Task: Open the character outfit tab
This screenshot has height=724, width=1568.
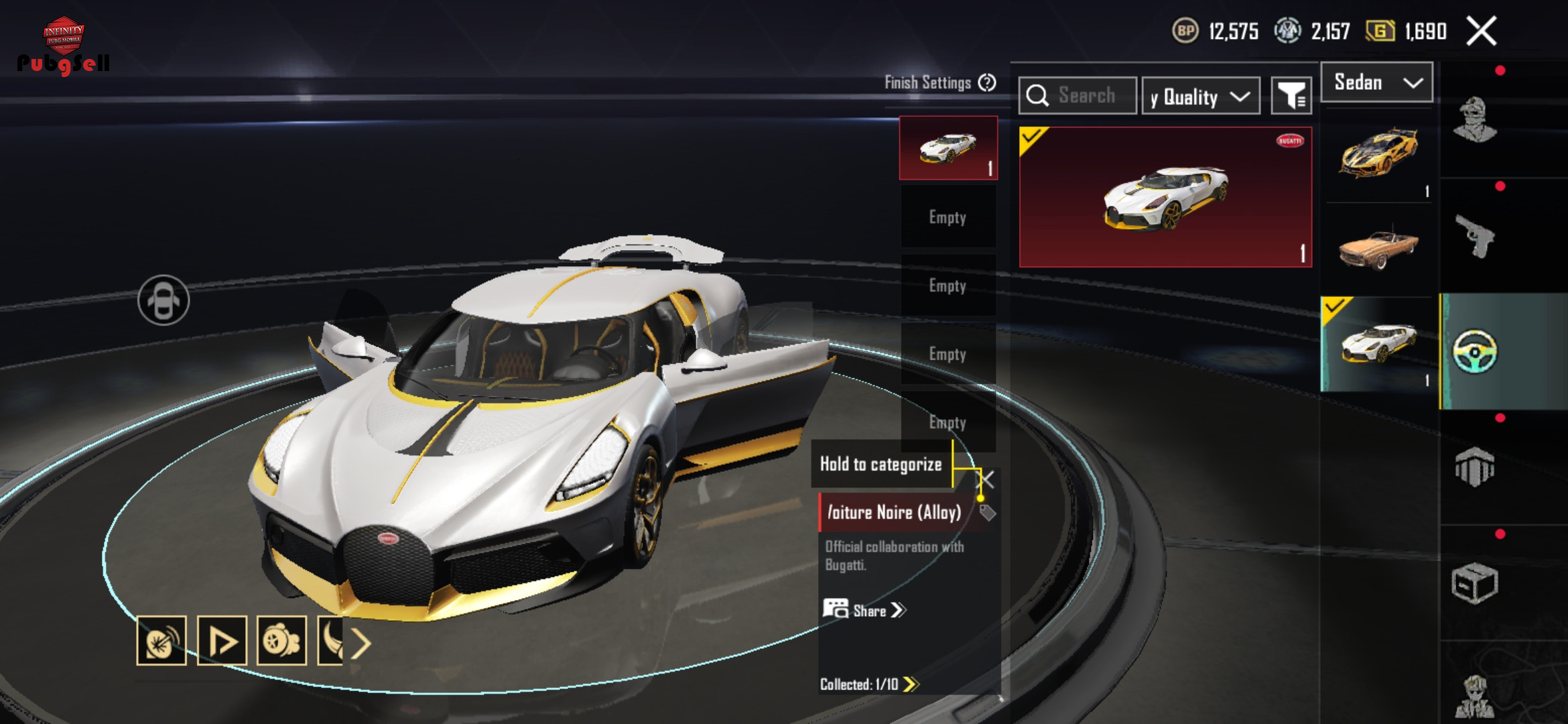Action: (x=1475, y=121)
